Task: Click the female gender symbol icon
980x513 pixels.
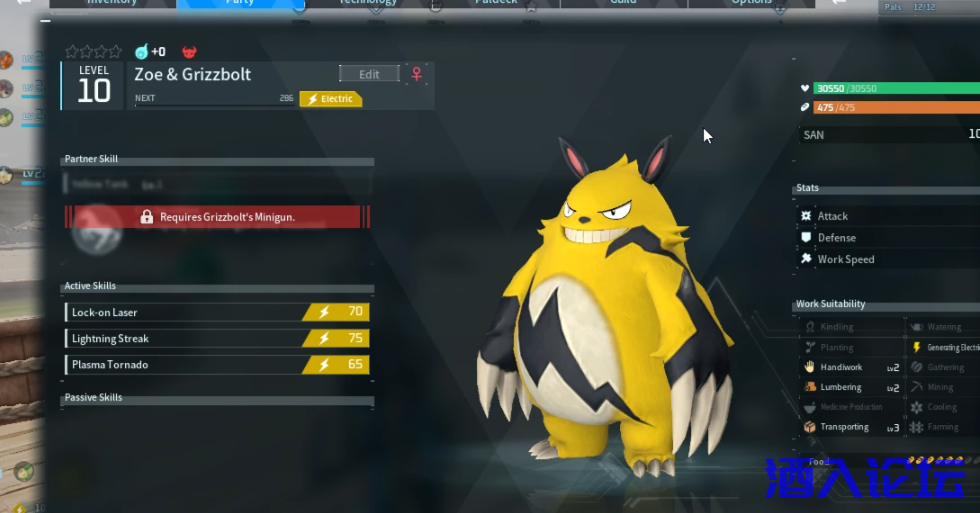Action: pyautogui.click(x=417, y=74)
